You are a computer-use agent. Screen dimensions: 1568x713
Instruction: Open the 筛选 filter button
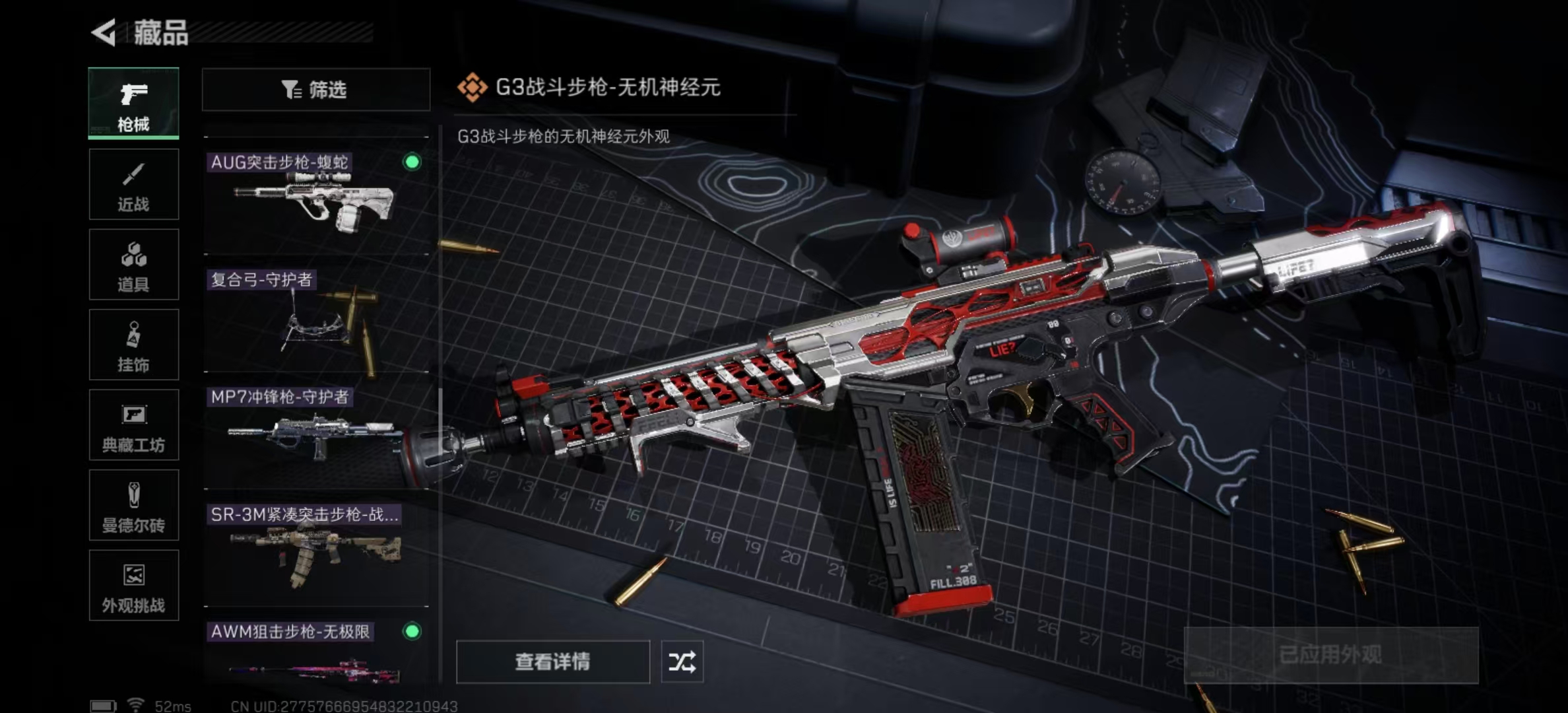click(316, 90)
